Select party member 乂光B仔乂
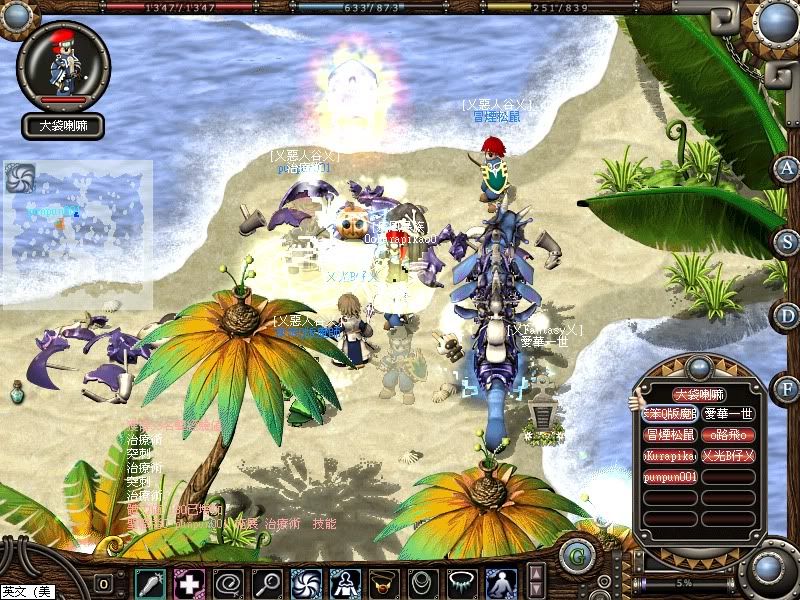 pos(728,456)
